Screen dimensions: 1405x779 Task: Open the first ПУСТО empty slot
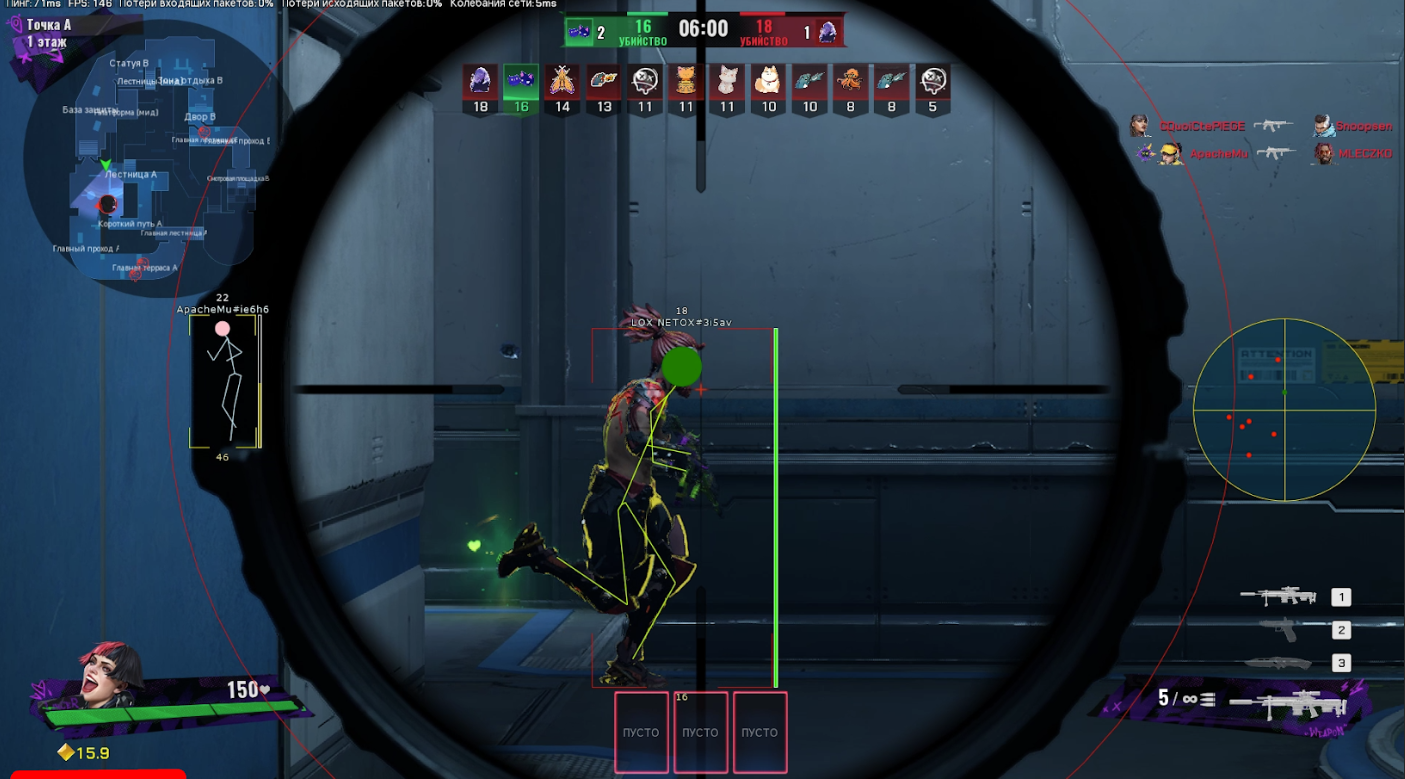[x=641, y=732]
